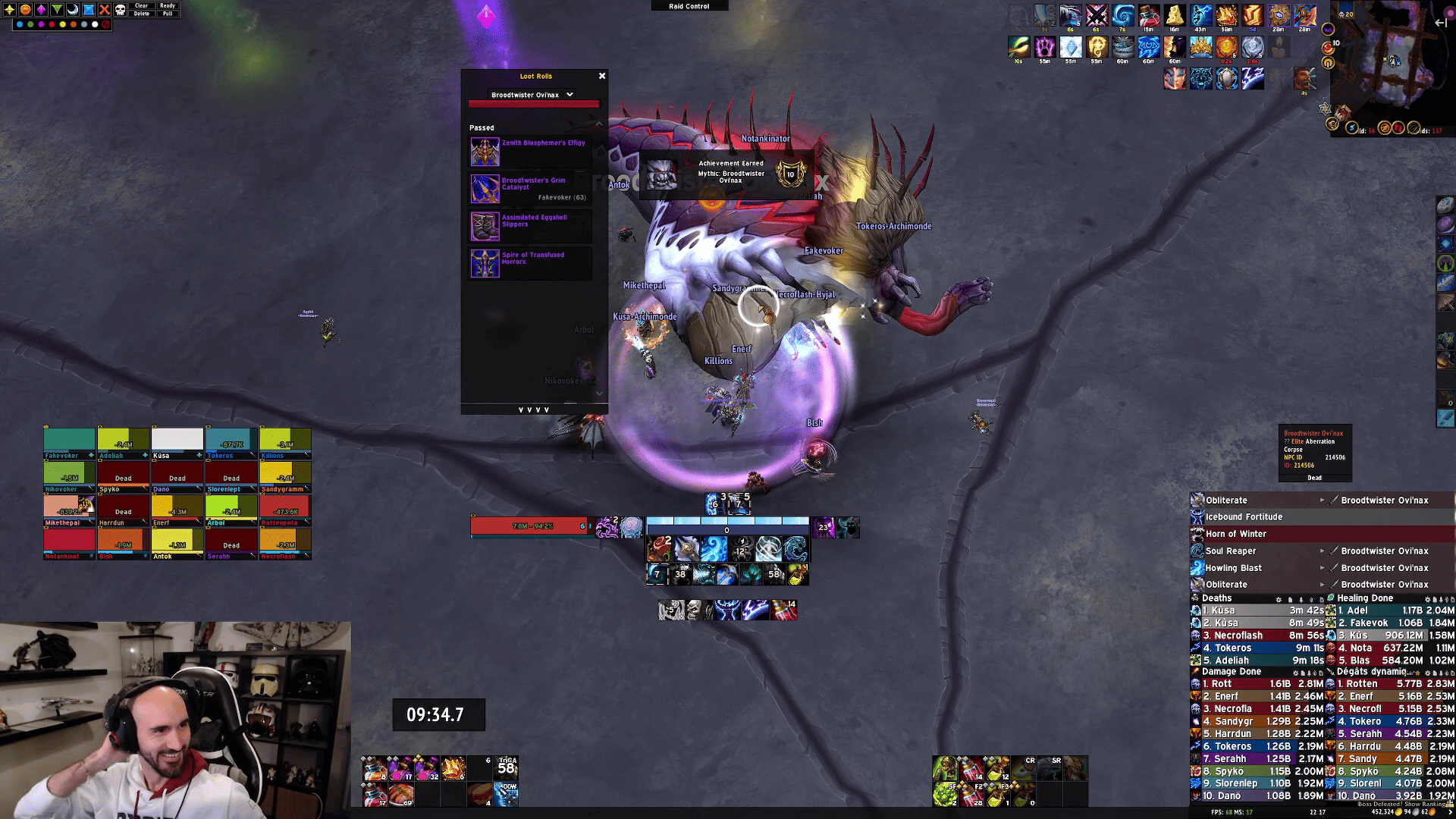Choose the skull raid target marker

120,10
